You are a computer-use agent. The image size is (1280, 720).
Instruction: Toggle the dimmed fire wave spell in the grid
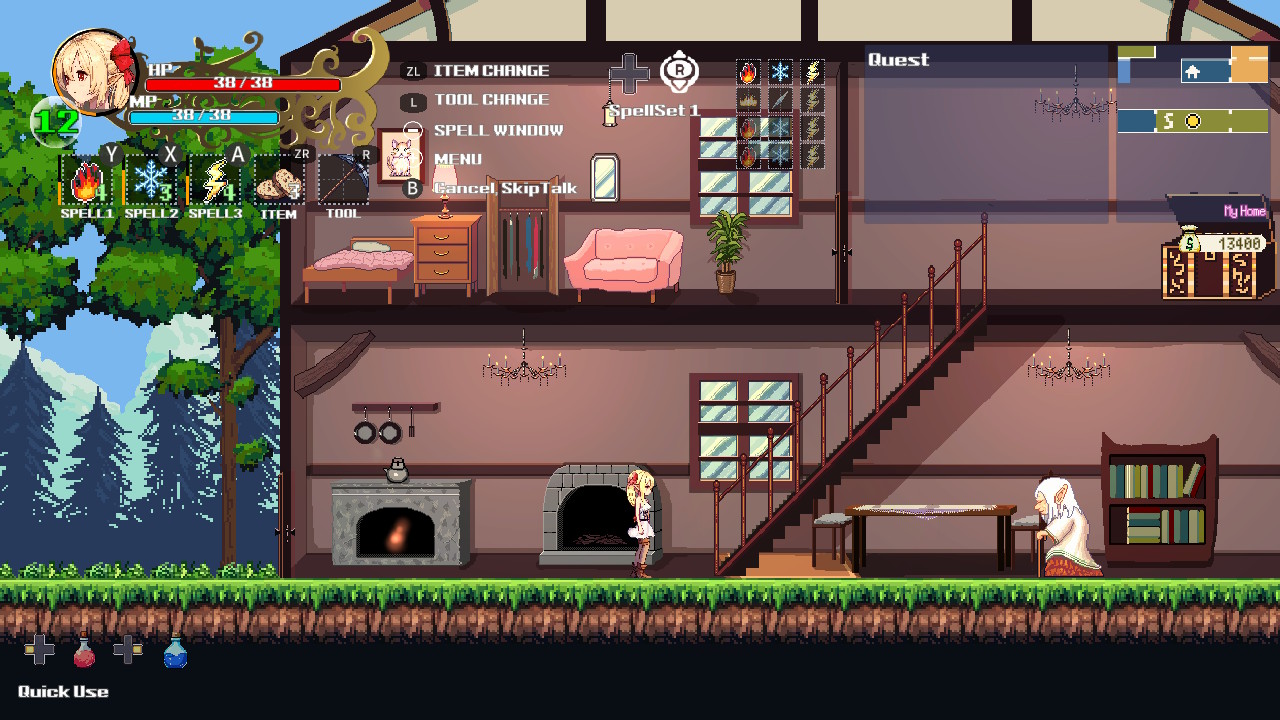tap(747, 99)
